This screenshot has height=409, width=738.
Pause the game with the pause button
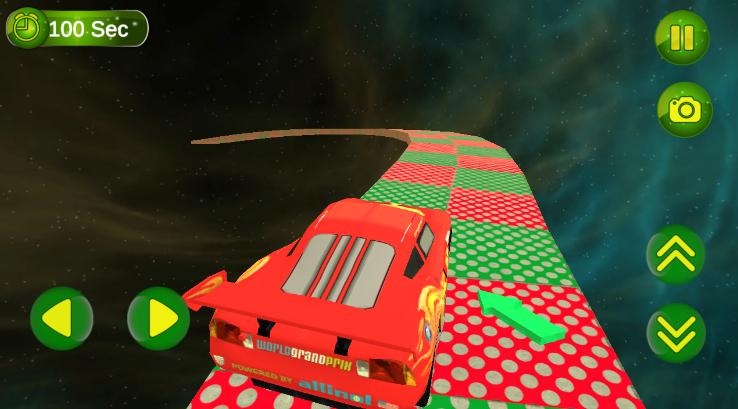[x=682, y=38]
